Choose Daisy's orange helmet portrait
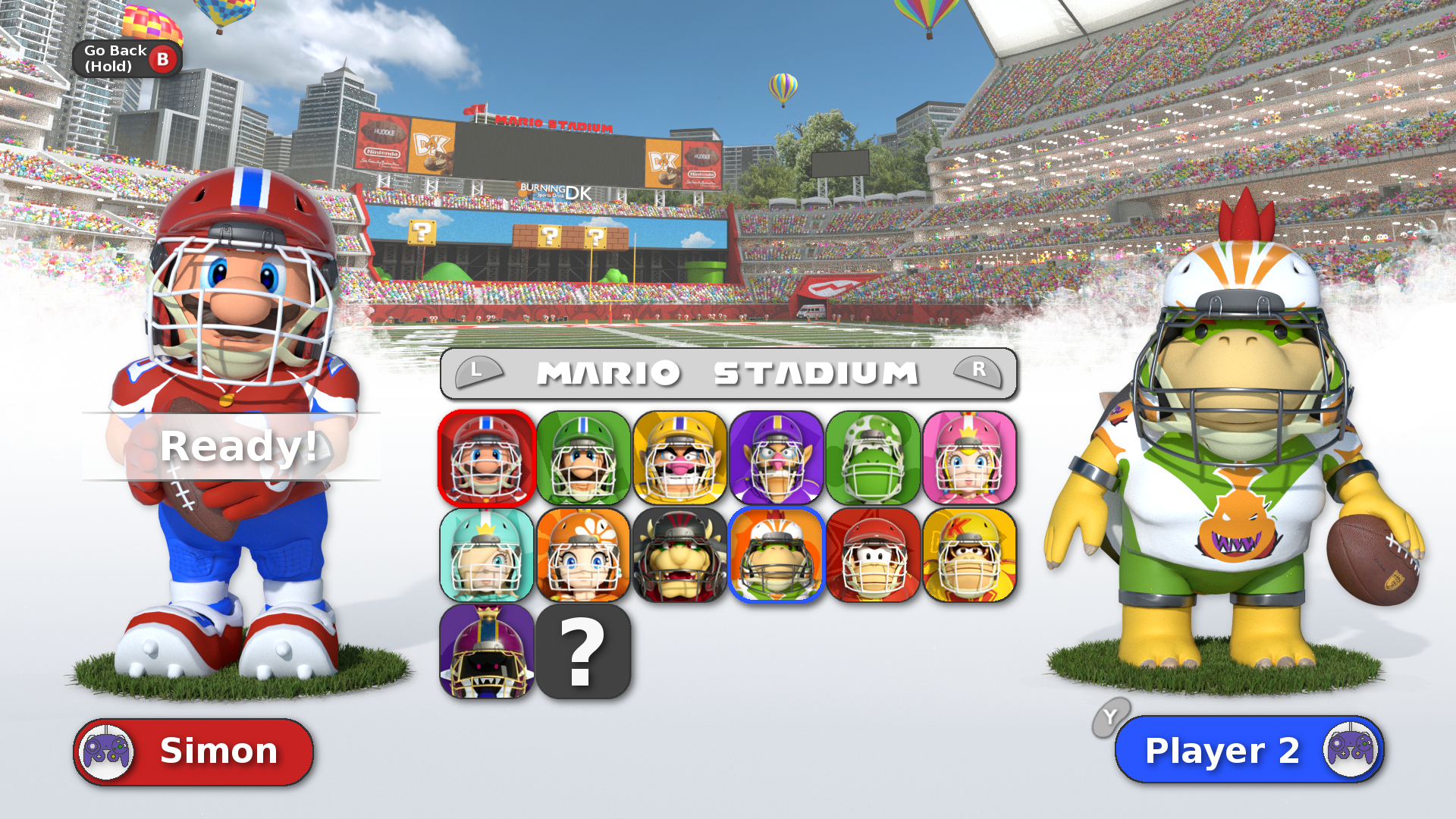 (583, 555)
